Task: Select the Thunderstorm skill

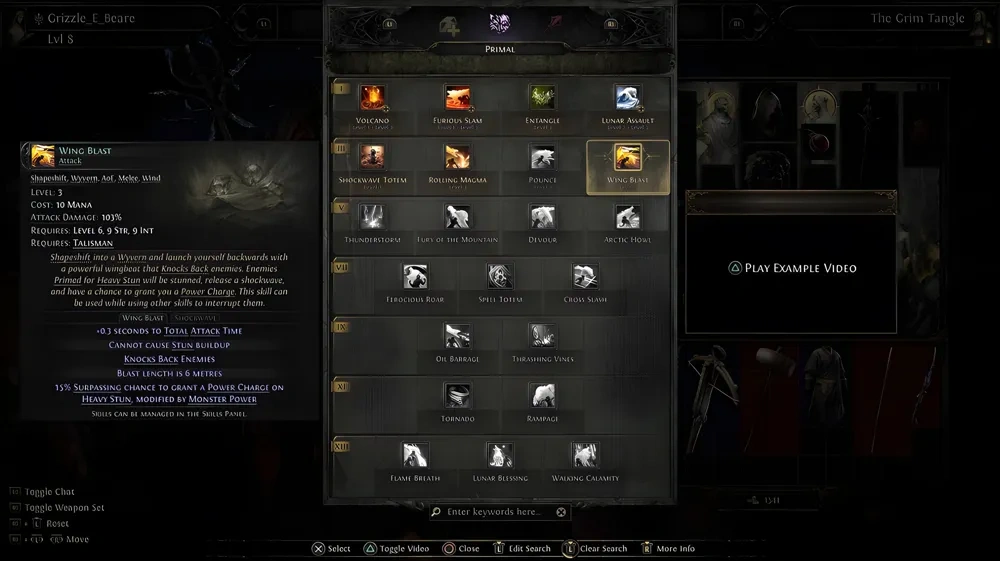Action: [x=373, y=217]
